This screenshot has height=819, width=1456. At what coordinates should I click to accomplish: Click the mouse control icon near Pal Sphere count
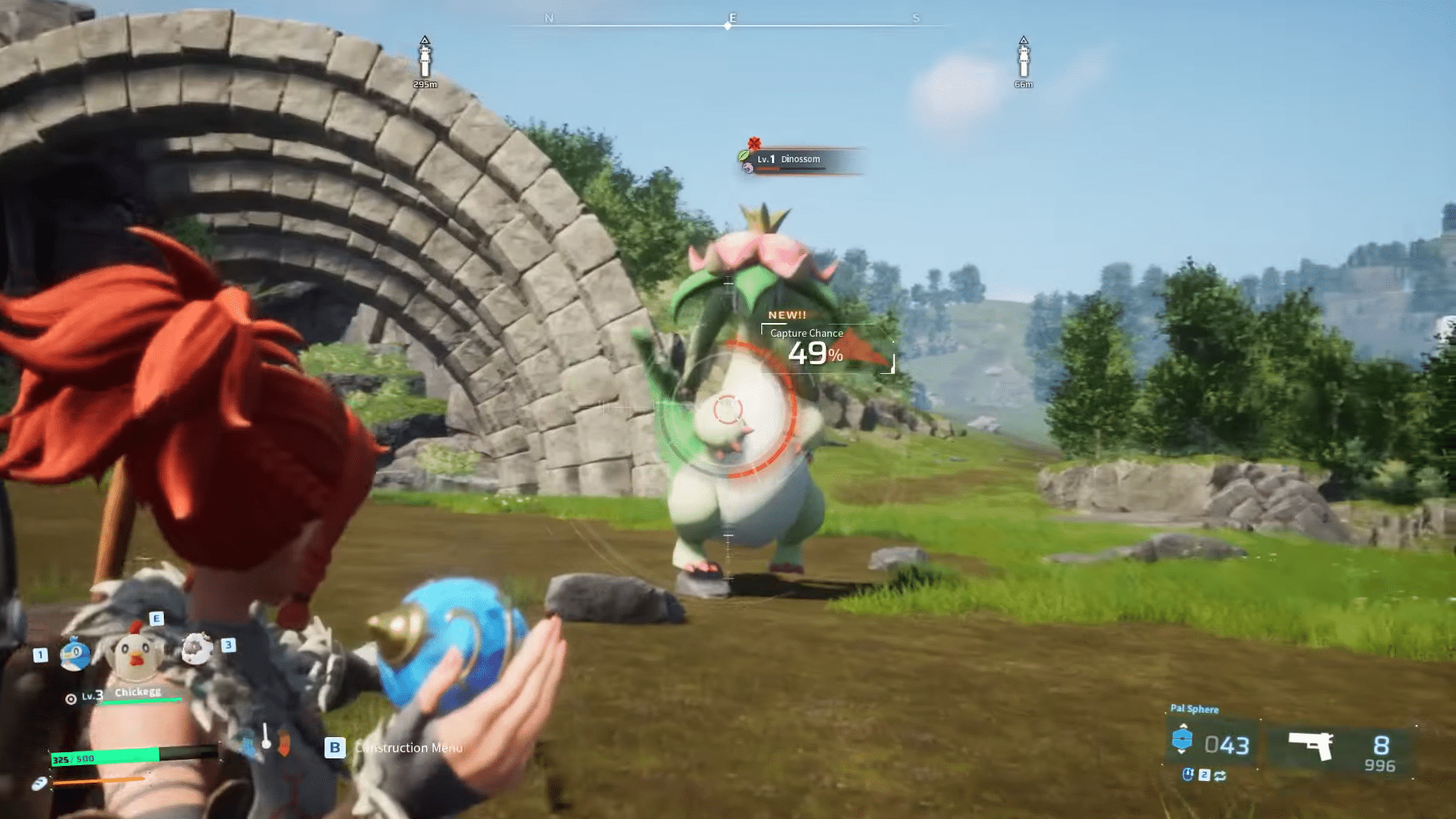point(1188,775)
